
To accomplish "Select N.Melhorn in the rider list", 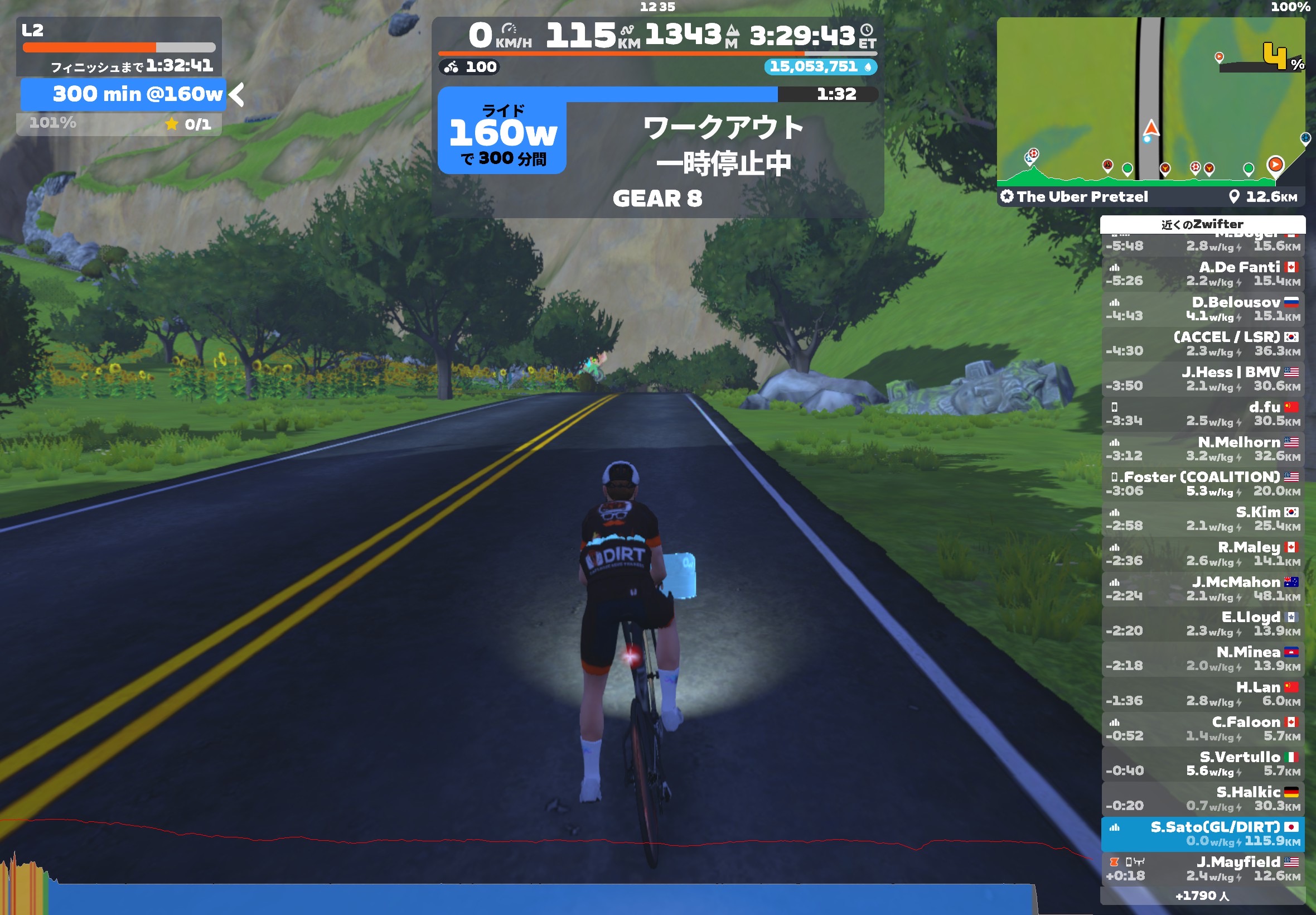I will pos(1202,449).
